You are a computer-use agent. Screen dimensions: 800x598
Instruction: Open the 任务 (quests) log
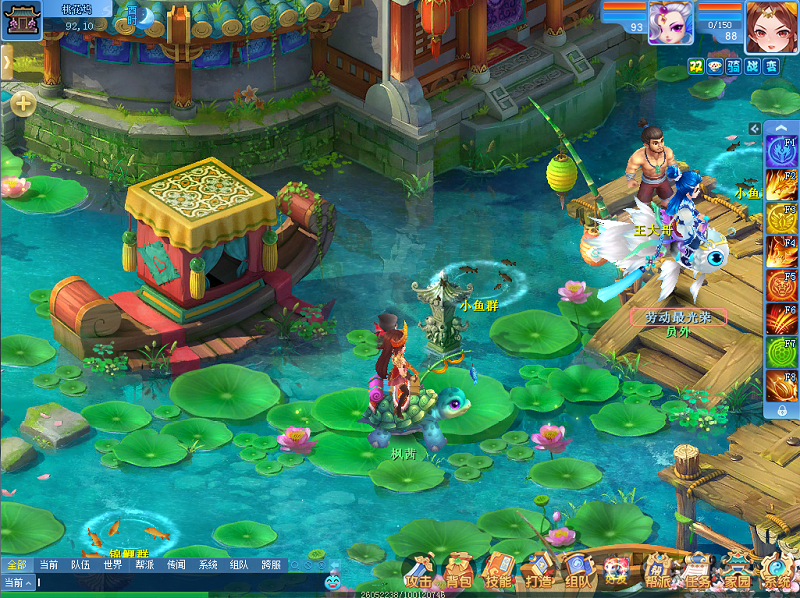coord(698,571)
